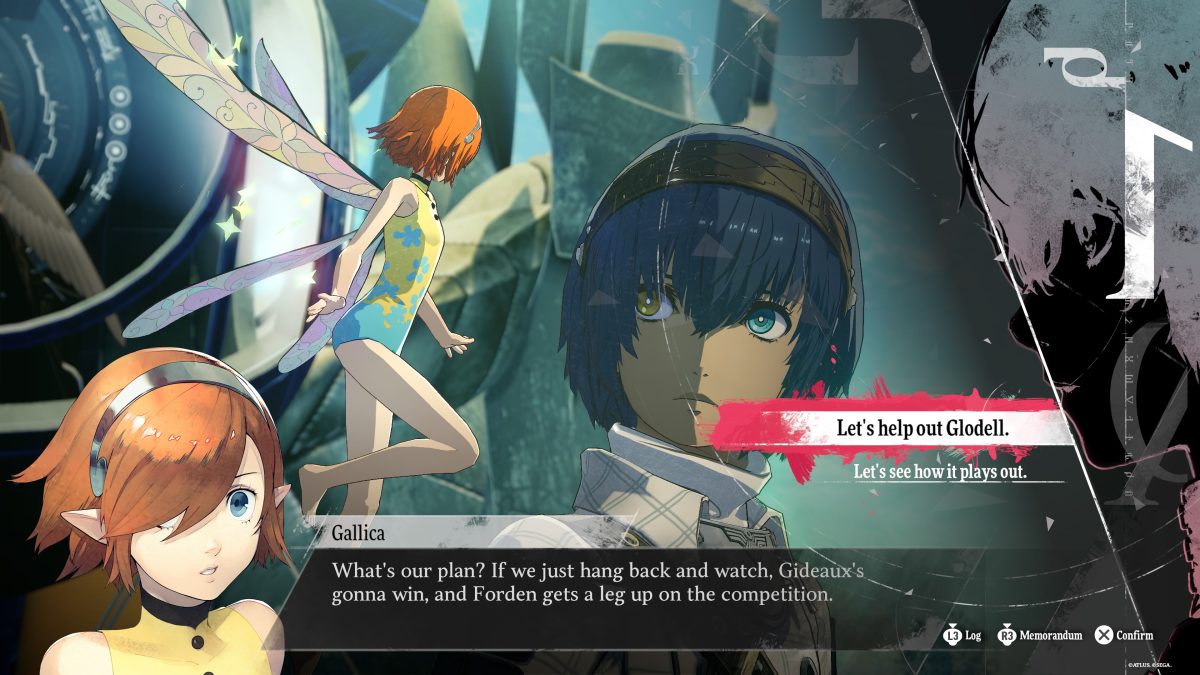Select "Let's see how it plays out." option
Screen dimensions: 1200x675
940,471
